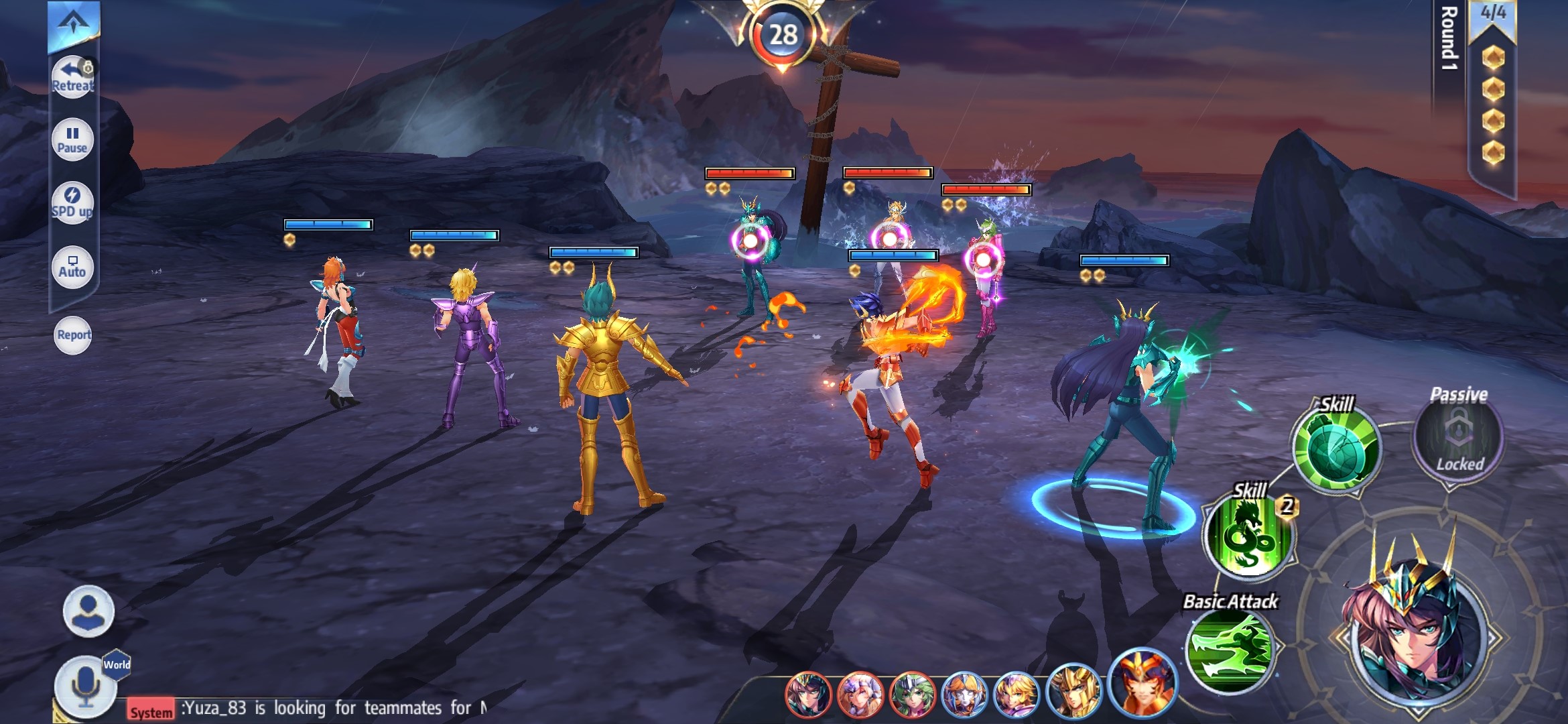Toggle the SPD up speed boost
The image size is (1568, 724).
pos(72,202)
